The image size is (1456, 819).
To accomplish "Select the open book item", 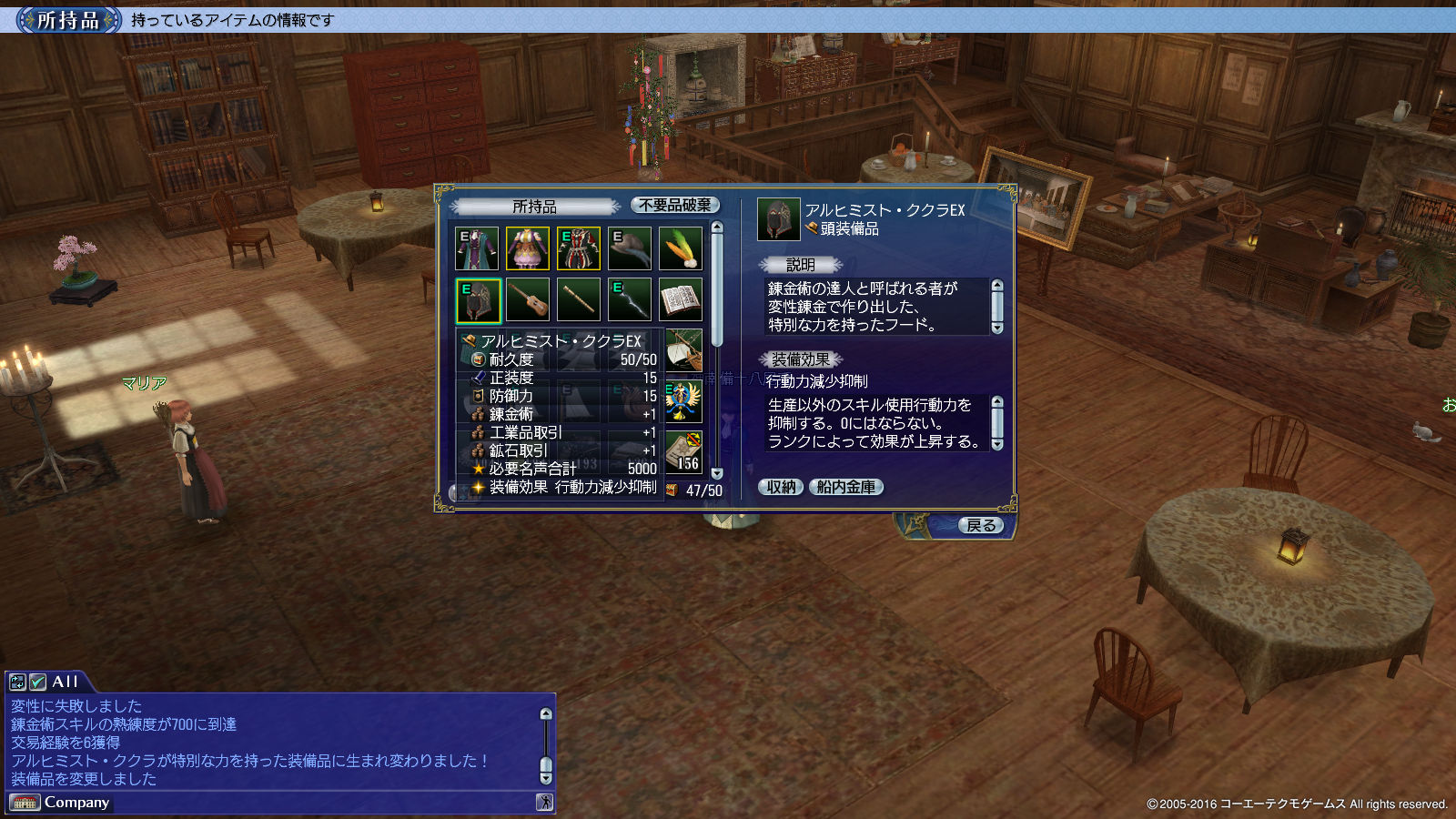I will tap(681, 299).
